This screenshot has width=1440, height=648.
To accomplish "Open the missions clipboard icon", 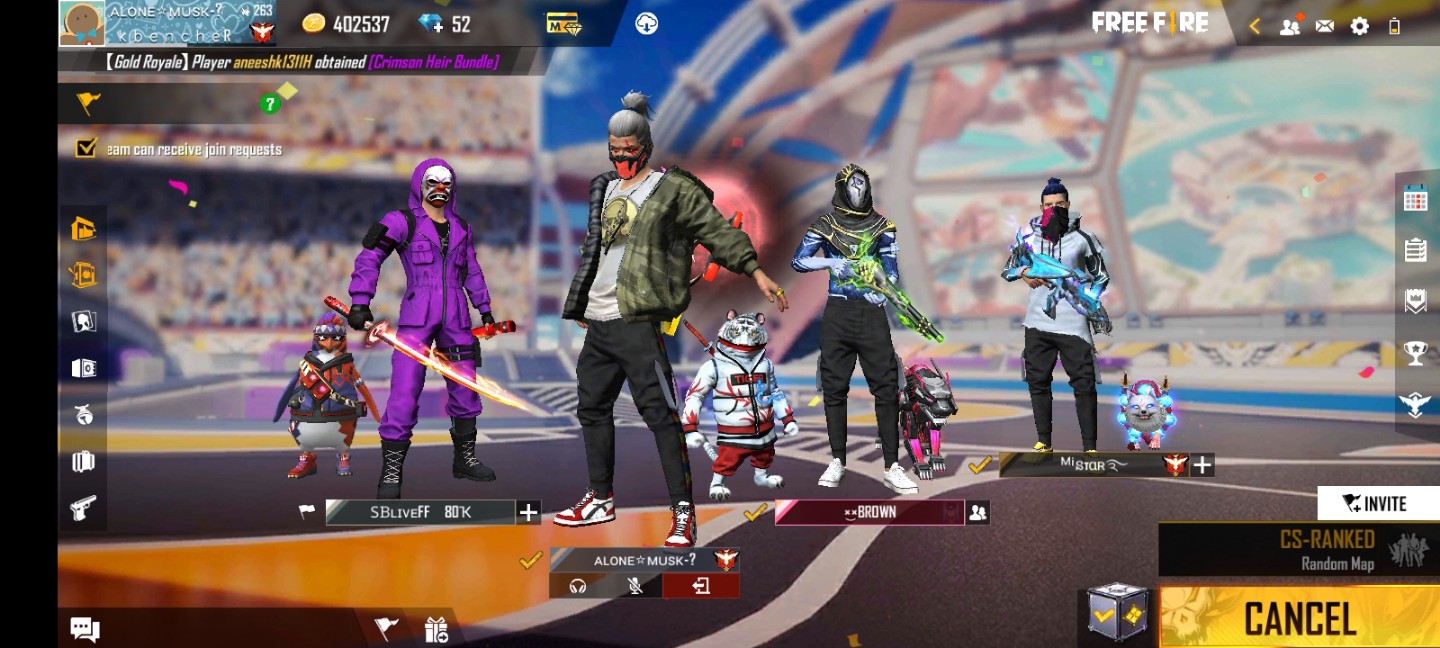I will 1415,250.
